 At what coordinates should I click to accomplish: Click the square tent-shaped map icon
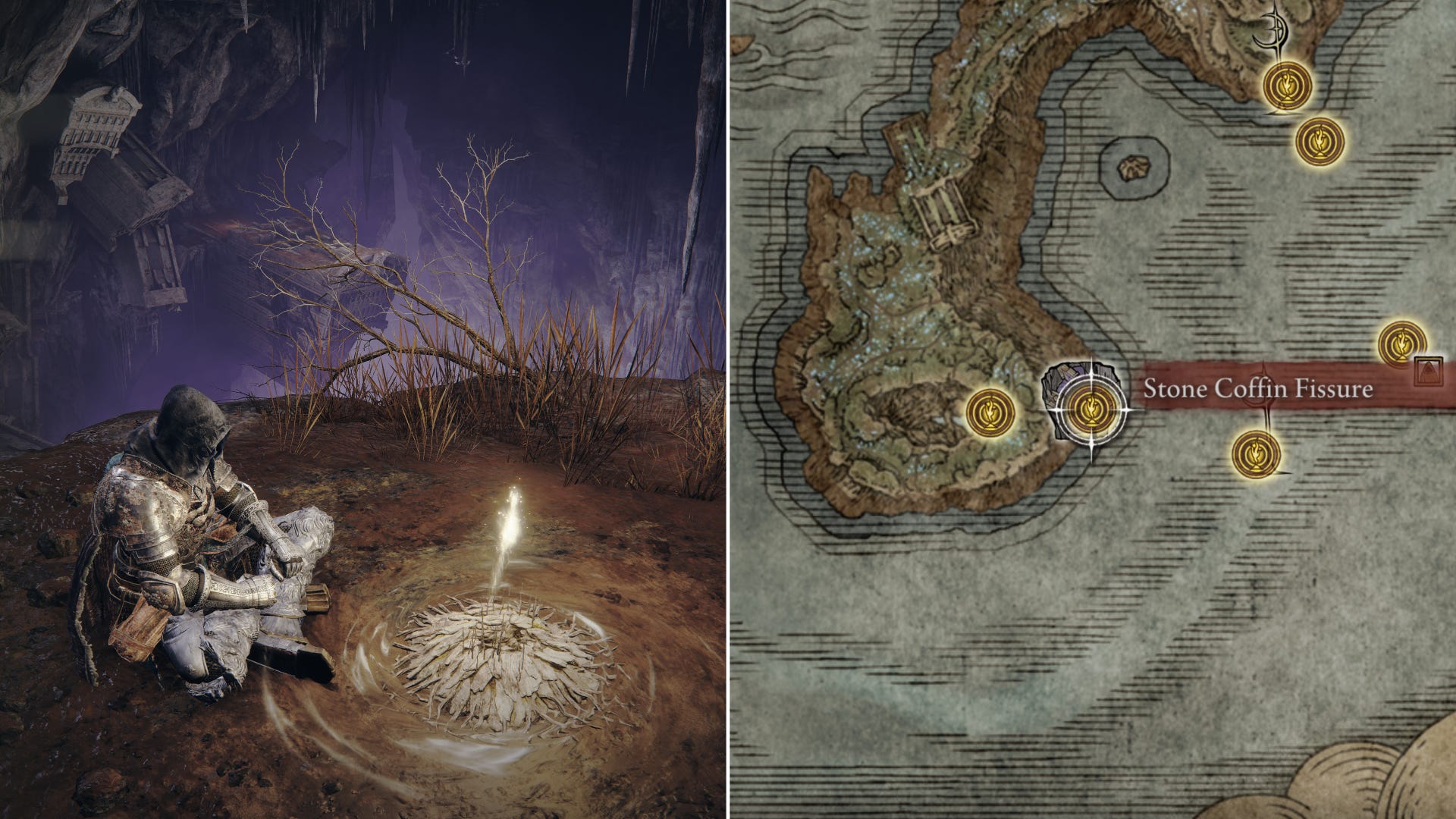pyautogui.click(x=1429, y=371)
